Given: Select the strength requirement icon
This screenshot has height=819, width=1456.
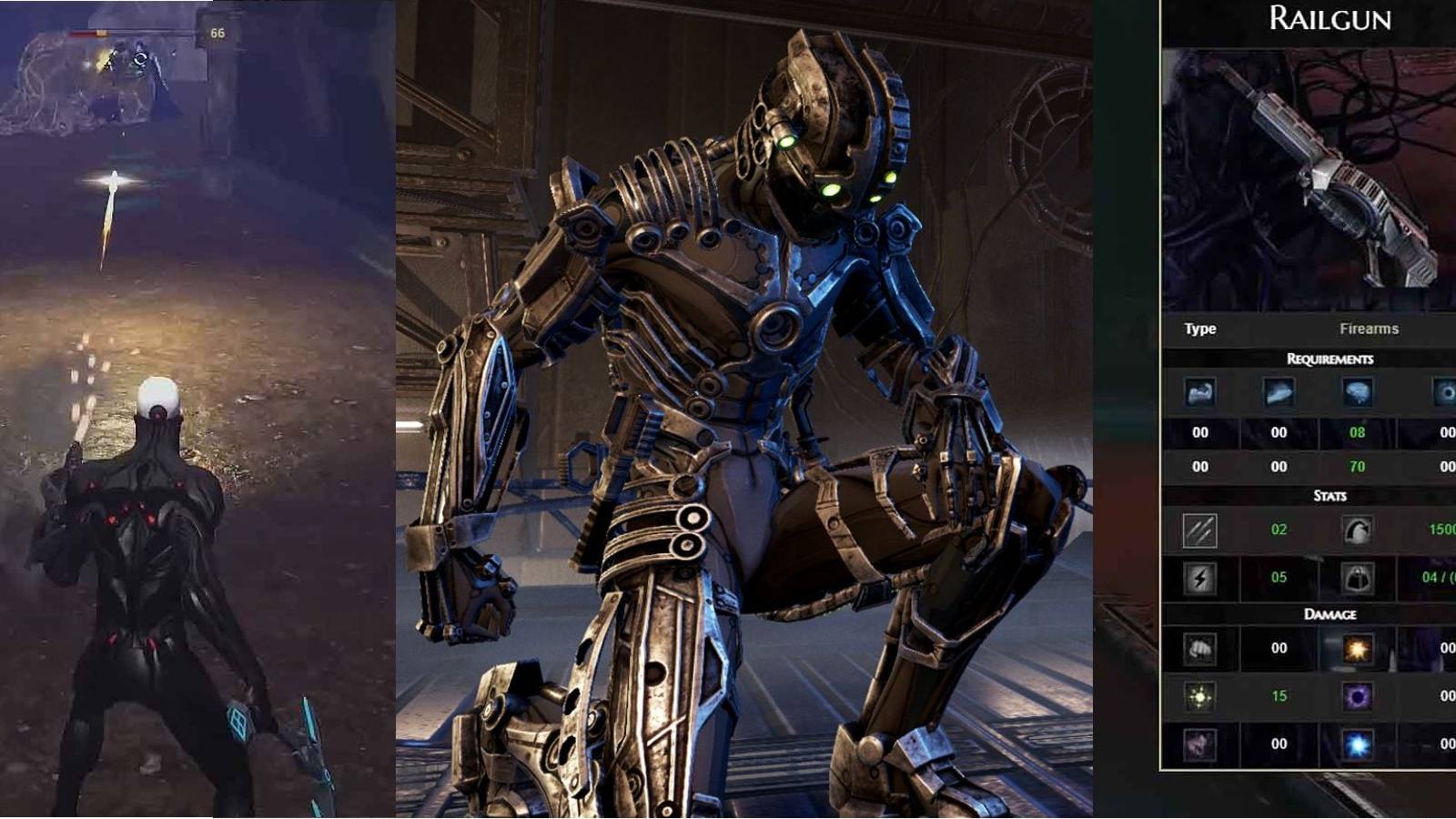Looking at the screenshot, I should [x=1199, y=393].
